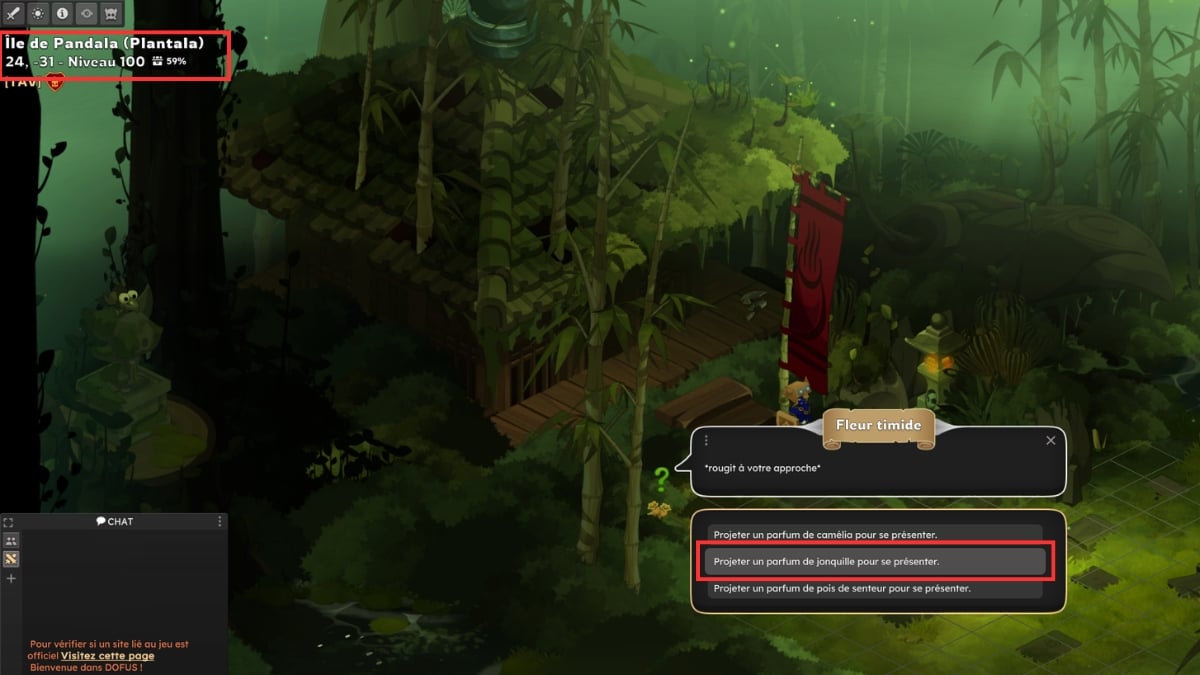Image resolution: width=1200 pixels, height=675 pixels.
Task: Toggle the eye visibility button
Action: (x=87, y=14)
